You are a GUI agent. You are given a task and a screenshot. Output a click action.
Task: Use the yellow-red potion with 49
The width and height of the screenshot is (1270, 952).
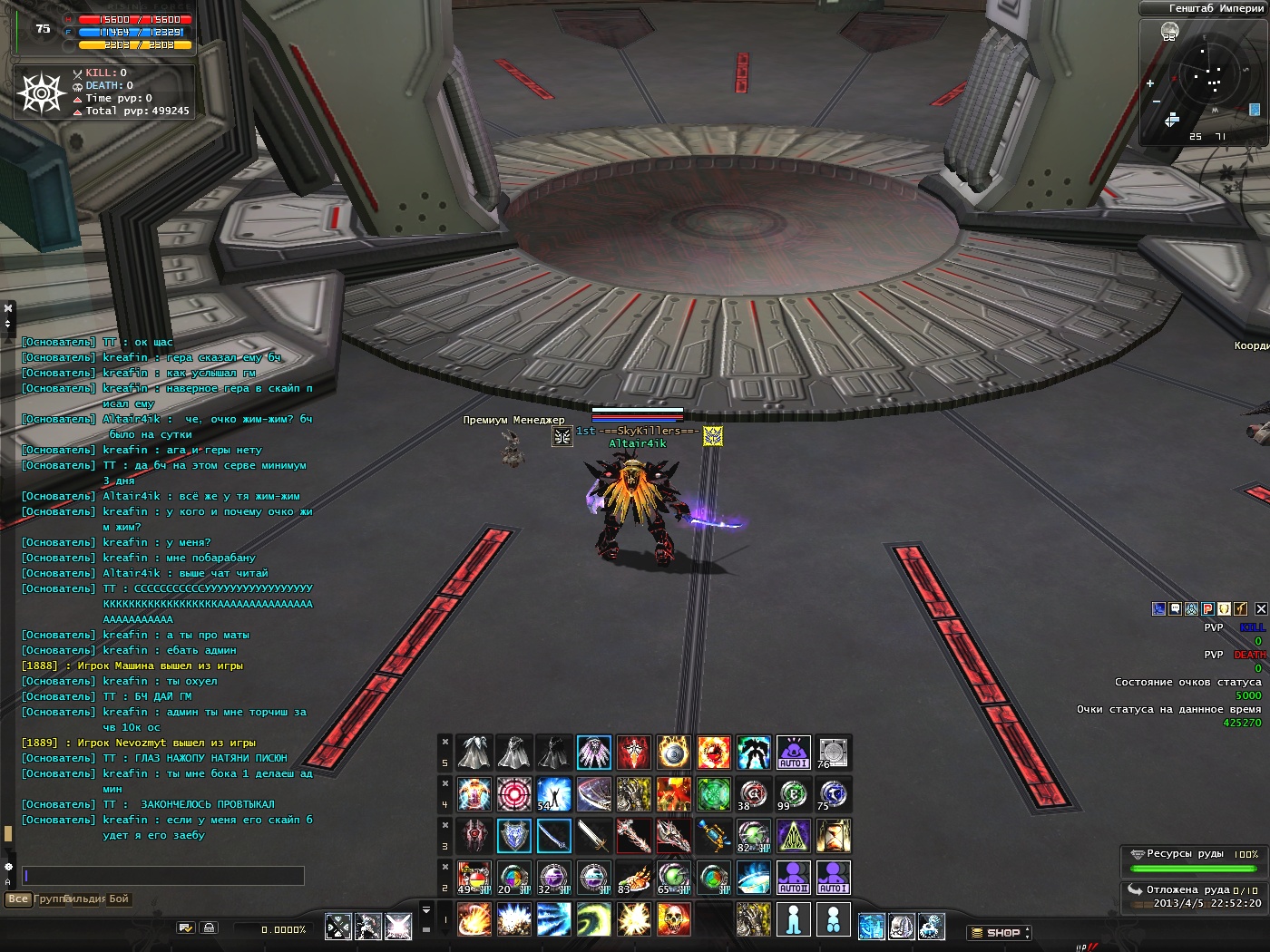click(474, 878)
